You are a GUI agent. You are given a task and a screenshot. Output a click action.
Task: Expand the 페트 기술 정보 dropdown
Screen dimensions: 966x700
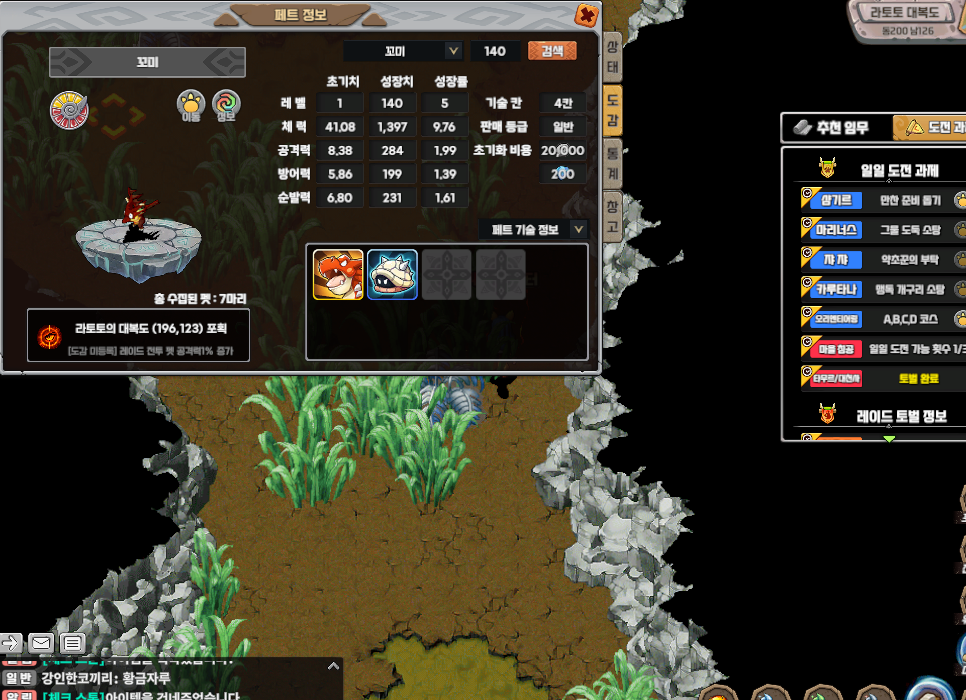point(578,230)
